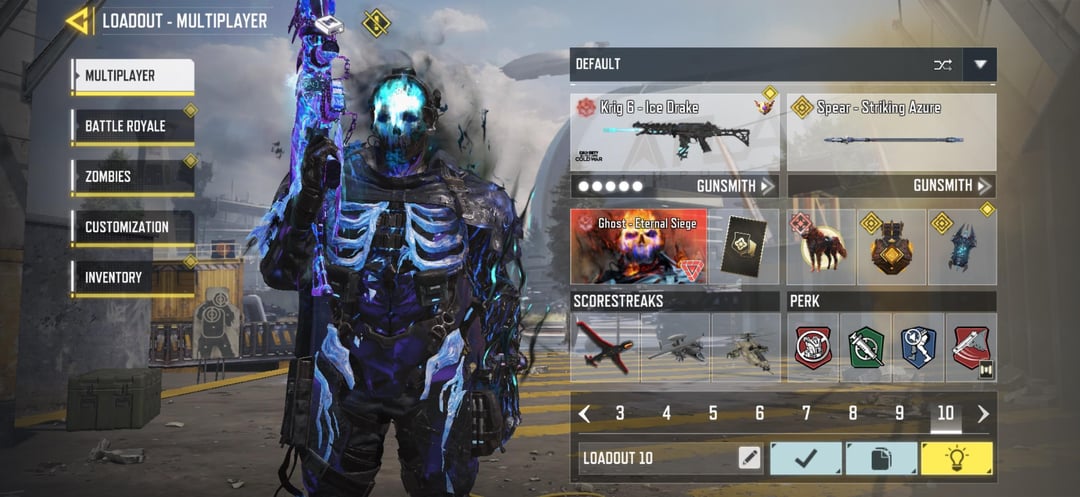Show next loadouts with right arrow

pyautogui.click(x=983, y=414)
